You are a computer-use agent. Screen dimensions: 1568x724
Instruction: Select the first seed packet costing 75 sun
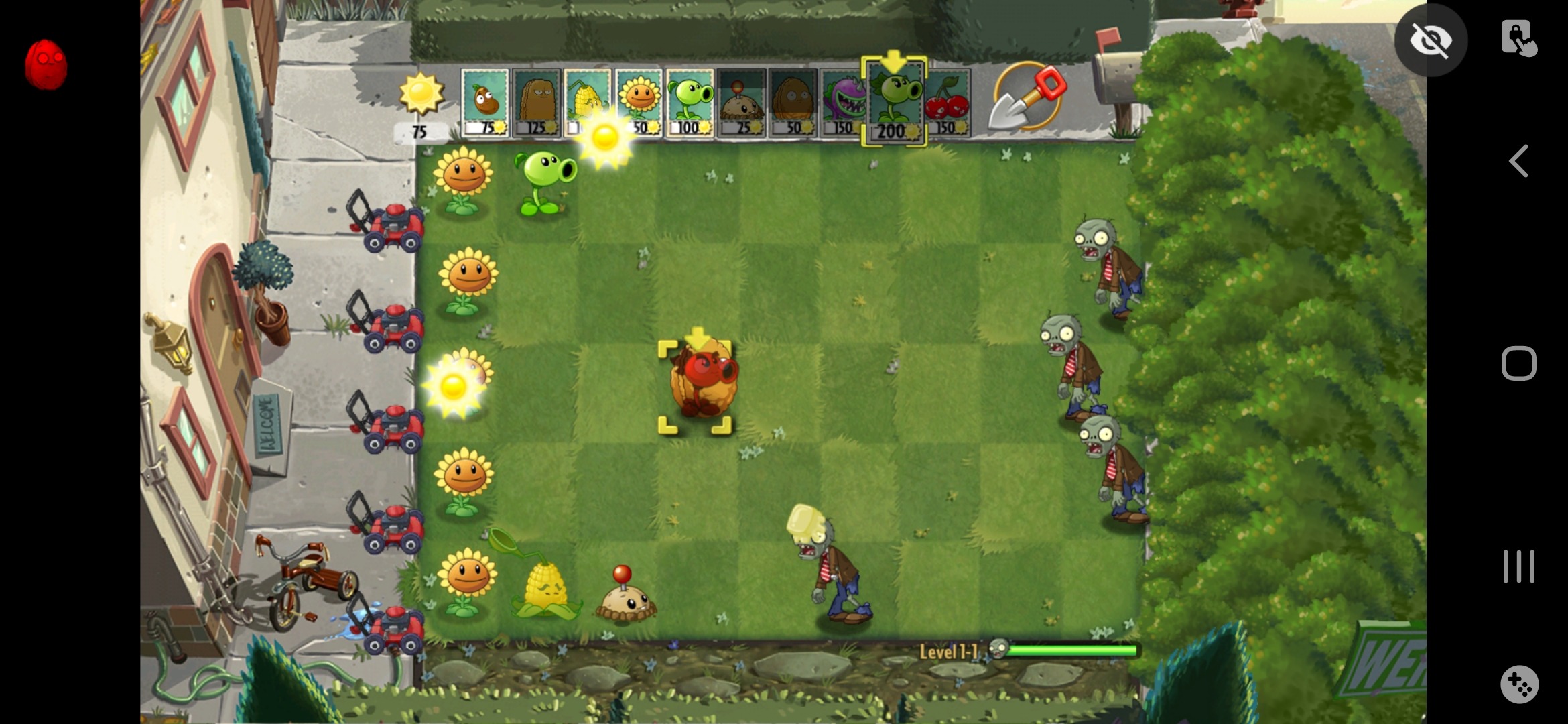pyautogui.click(x=486, y=102)
